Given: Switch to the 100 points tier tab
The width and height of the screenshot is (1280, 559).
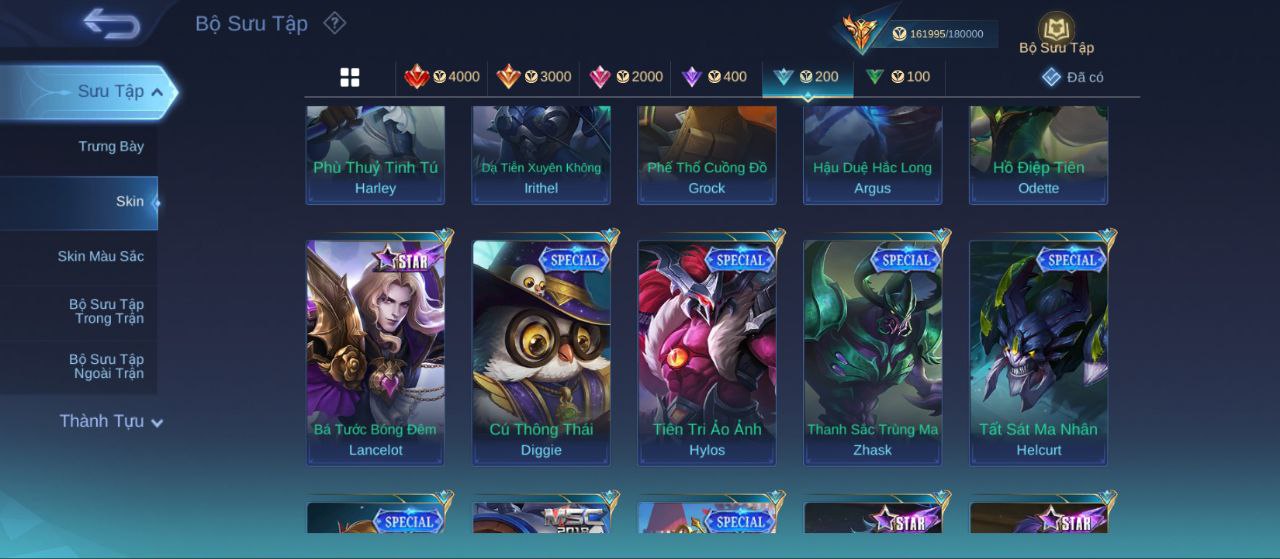Looking at the screenshot, I should (898, 77).
